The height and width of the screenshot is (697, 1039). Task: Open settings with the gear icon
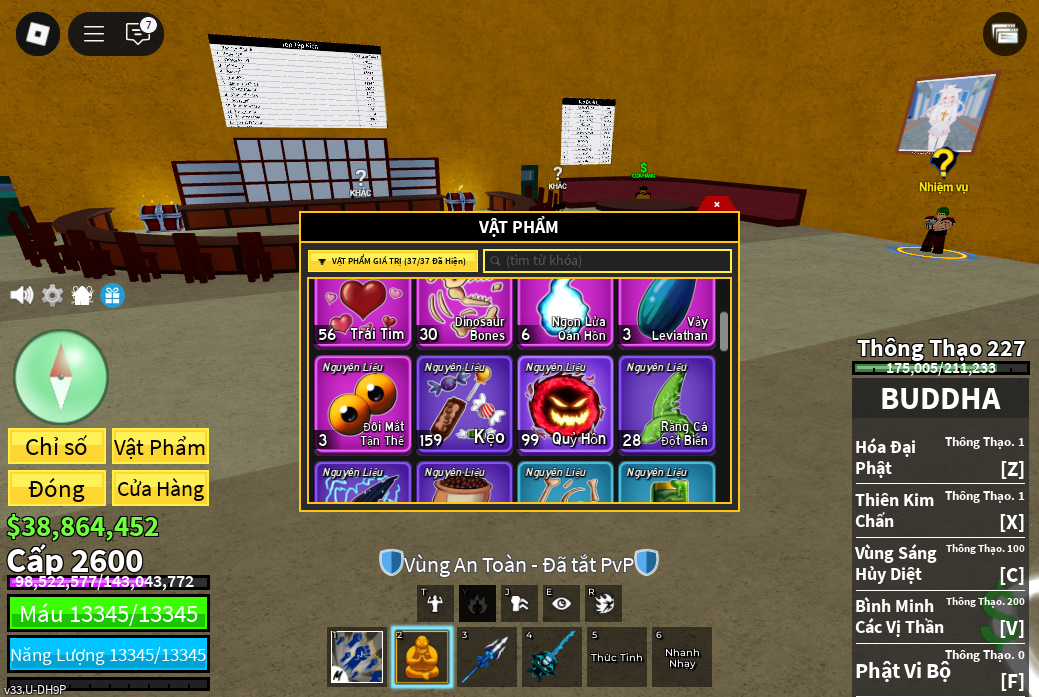tap(52, 295)
